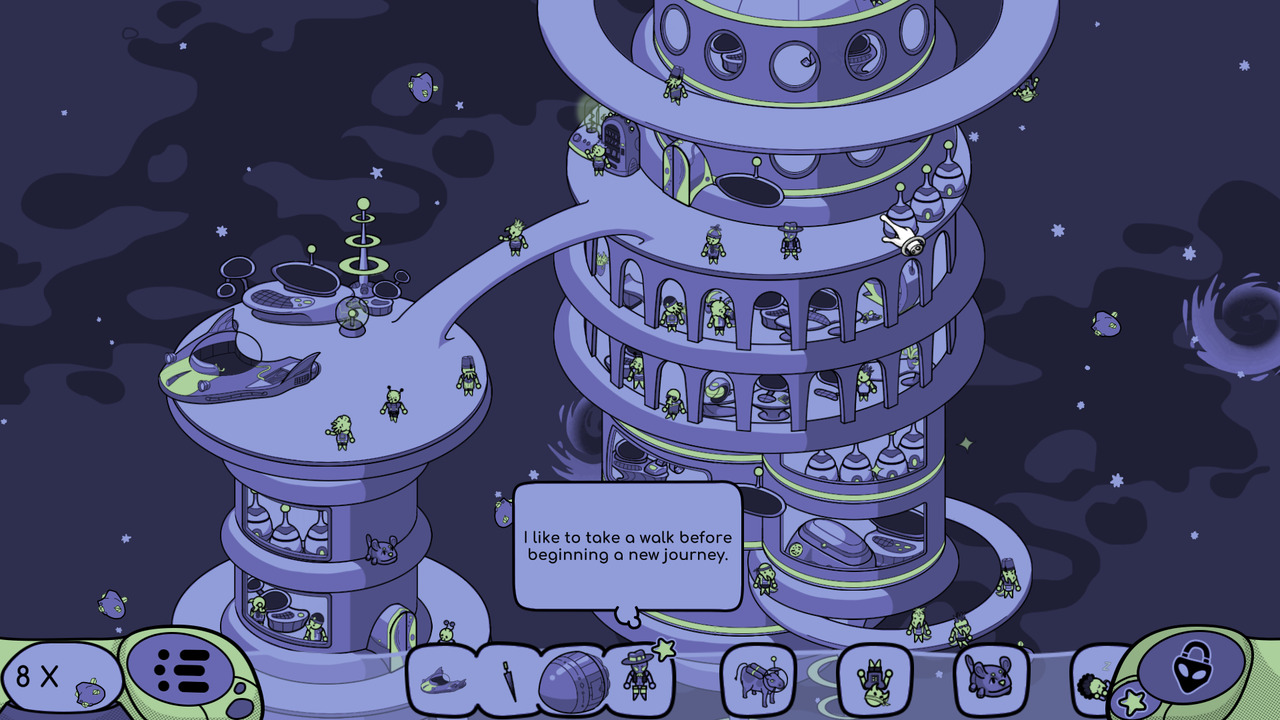Screen dimensions: 1280x720
Task: Click the parked spaceship on the left platform
Action: (240, 370)
